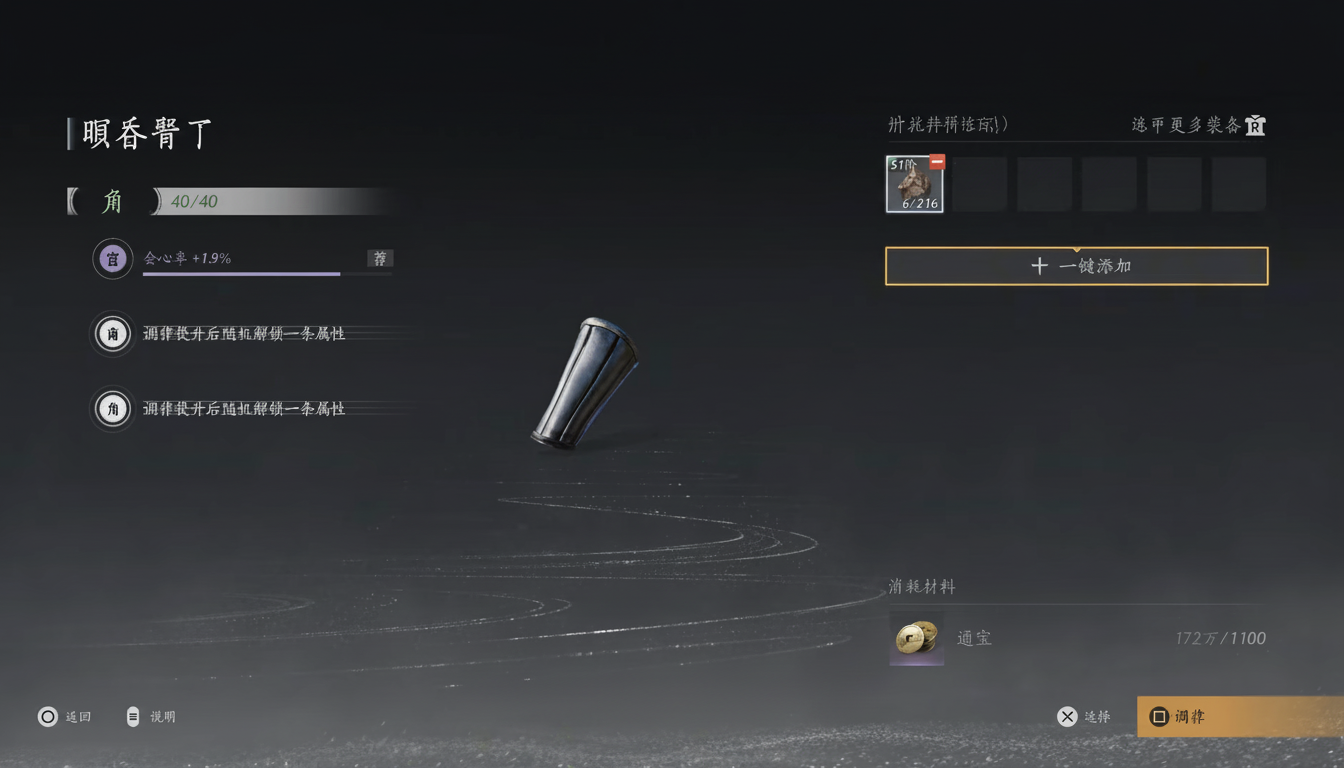Click the 通宝 coin currency icon
This screenshot has height=768, width=1344.
pyautogui.click(x=916, y=638)
